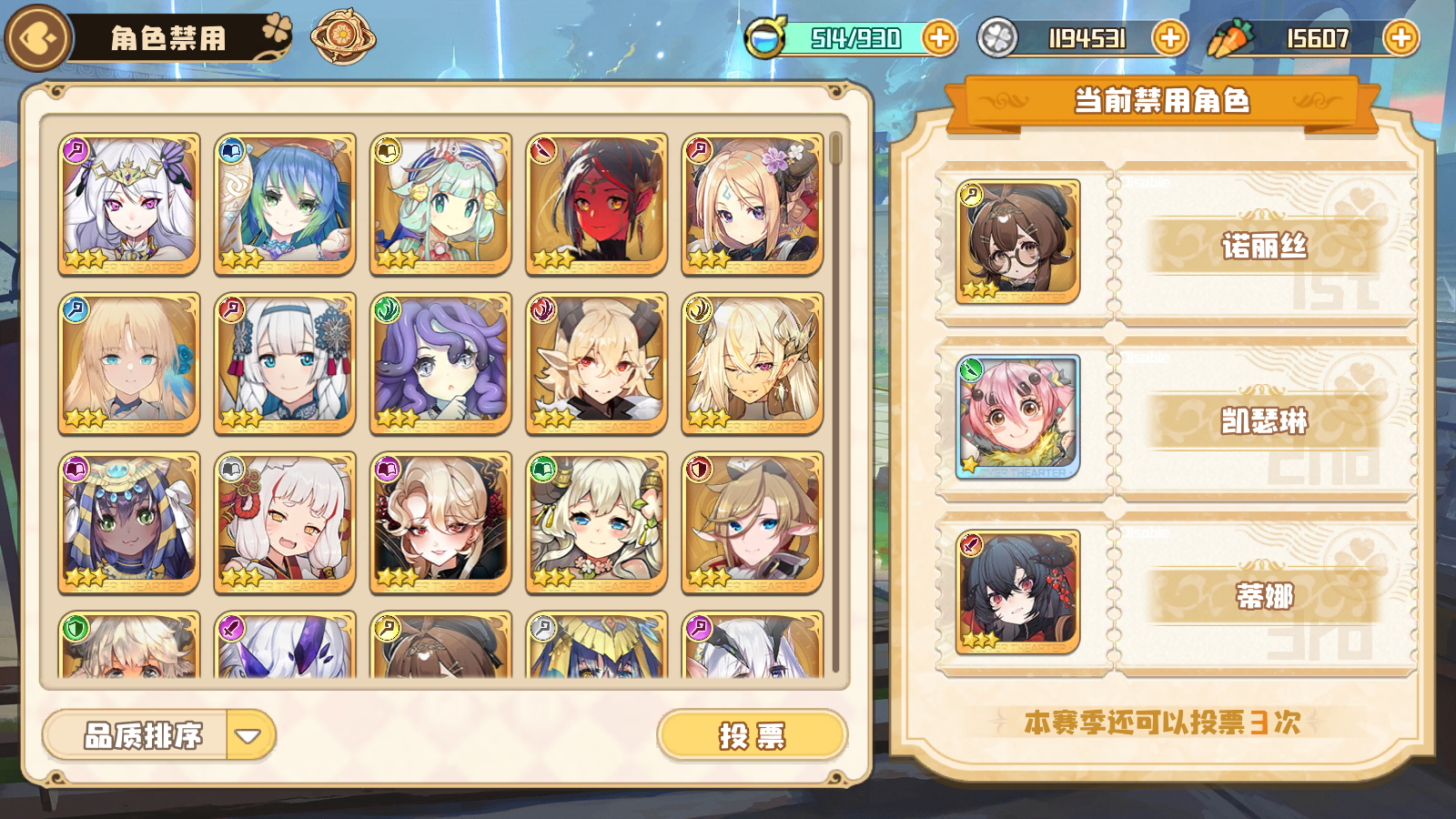Click the back arrow to exit 角色禁用 screen
1456x819 pixels.
36,37
